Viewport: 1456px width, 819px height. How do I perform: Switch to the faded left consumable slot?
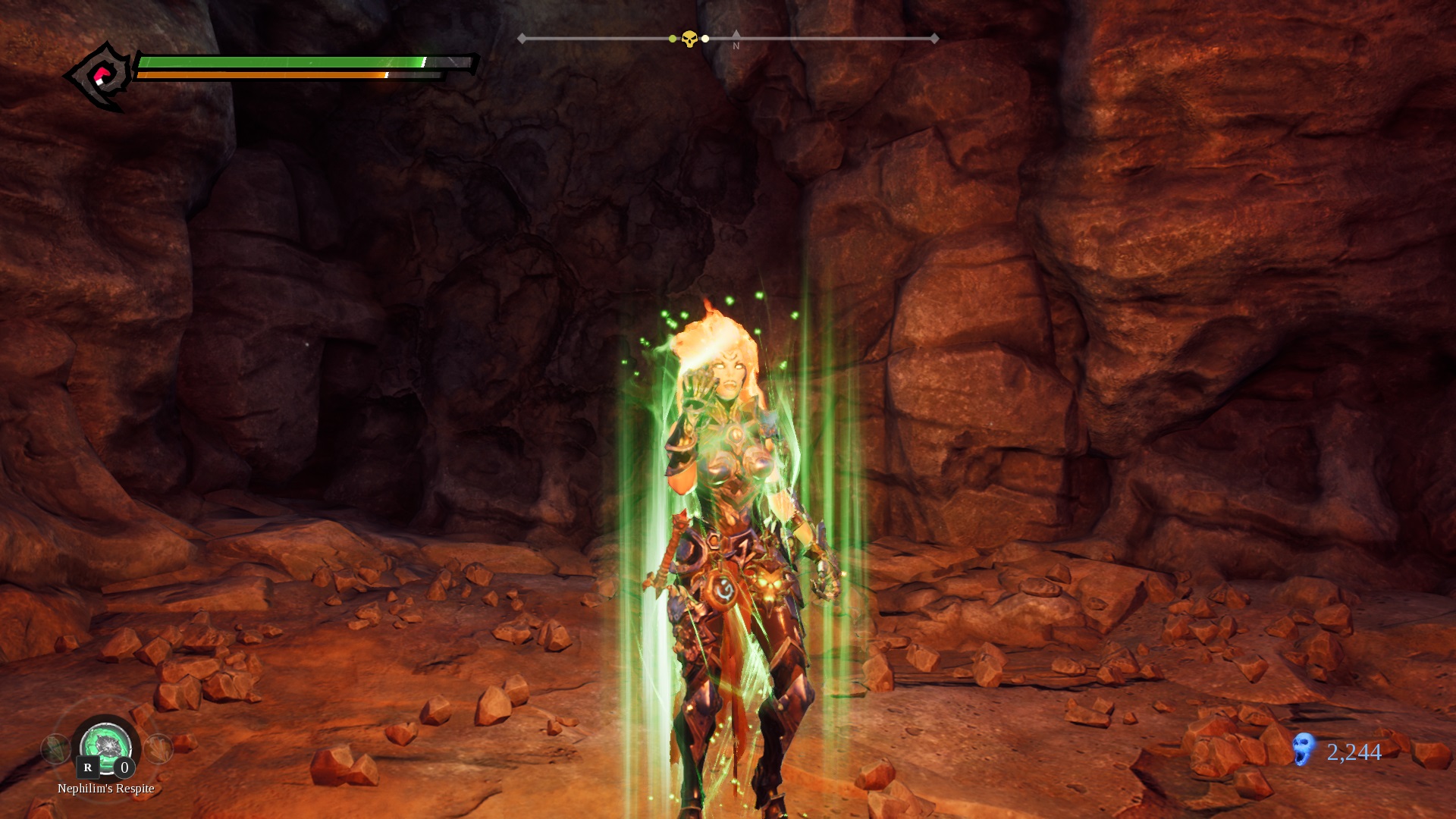[55, 749]
